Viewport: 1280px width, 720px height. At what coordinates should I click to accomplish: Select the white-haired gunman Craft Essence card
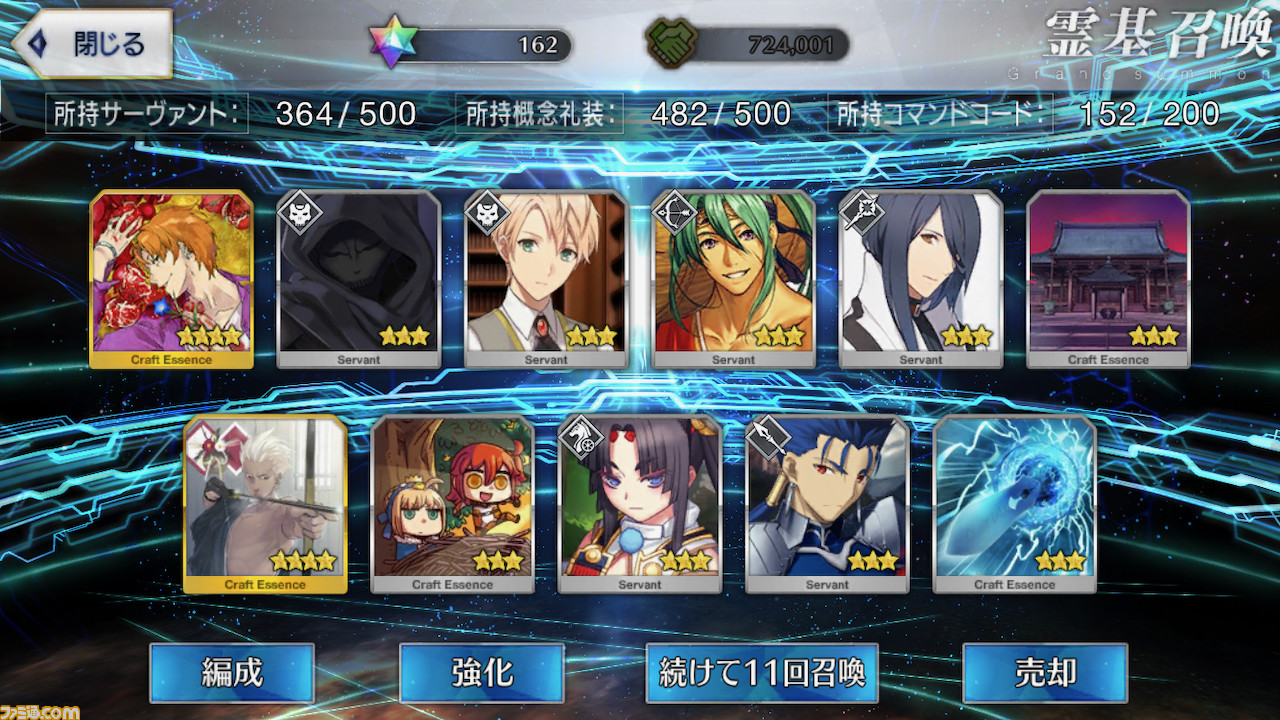pyautogui.click(x=265, y=503)
